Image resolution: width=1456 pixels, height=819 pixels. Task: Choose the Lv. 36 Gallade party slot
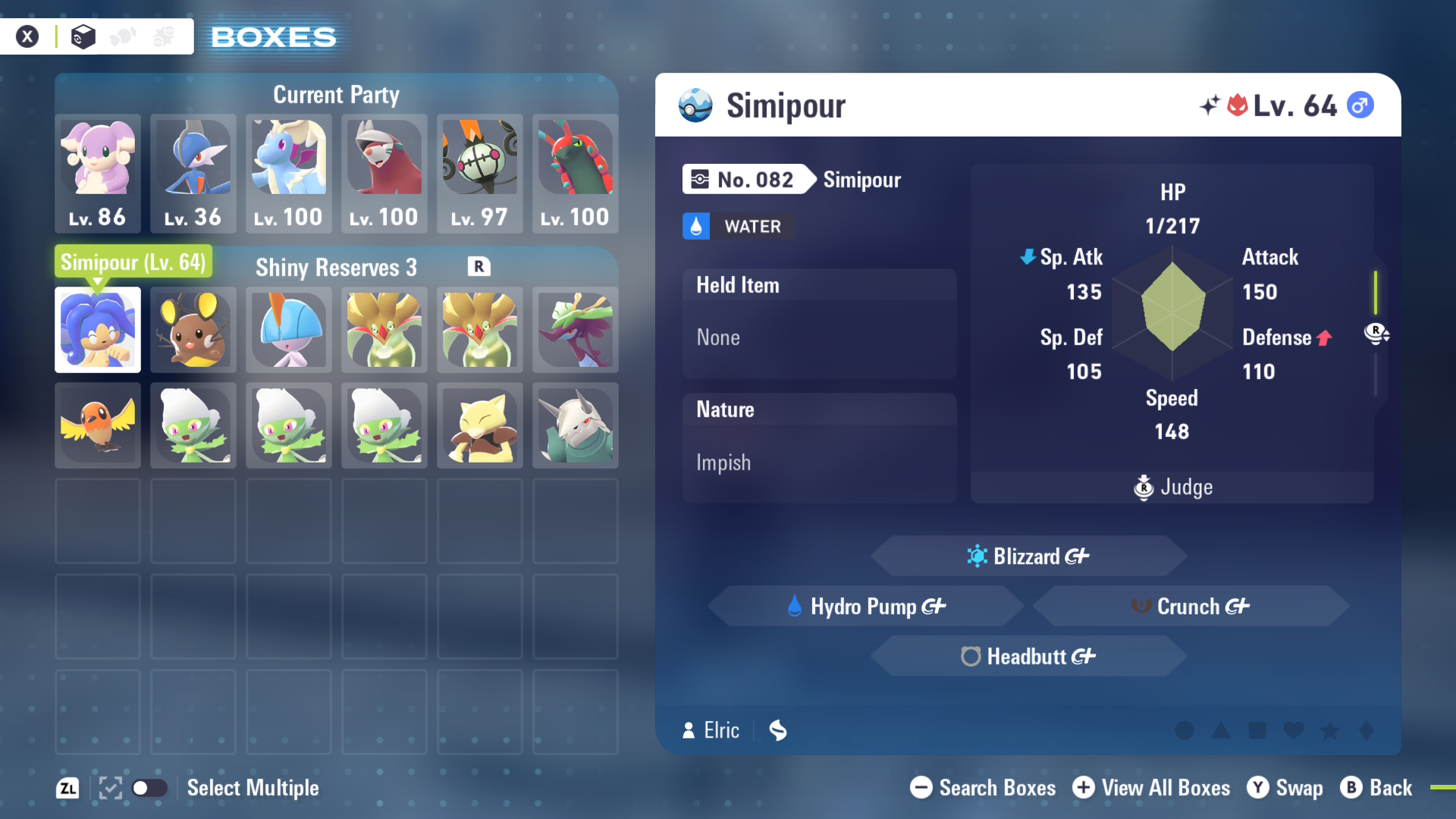(193, 173)
